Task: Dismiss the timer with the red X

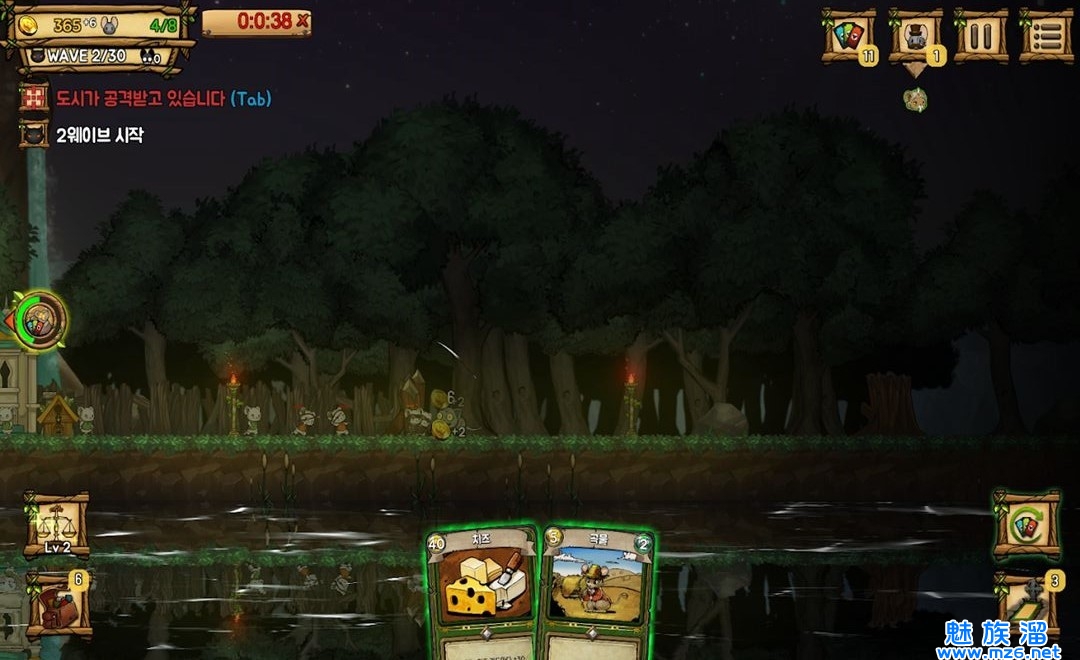Action: (x=302, y=21)
